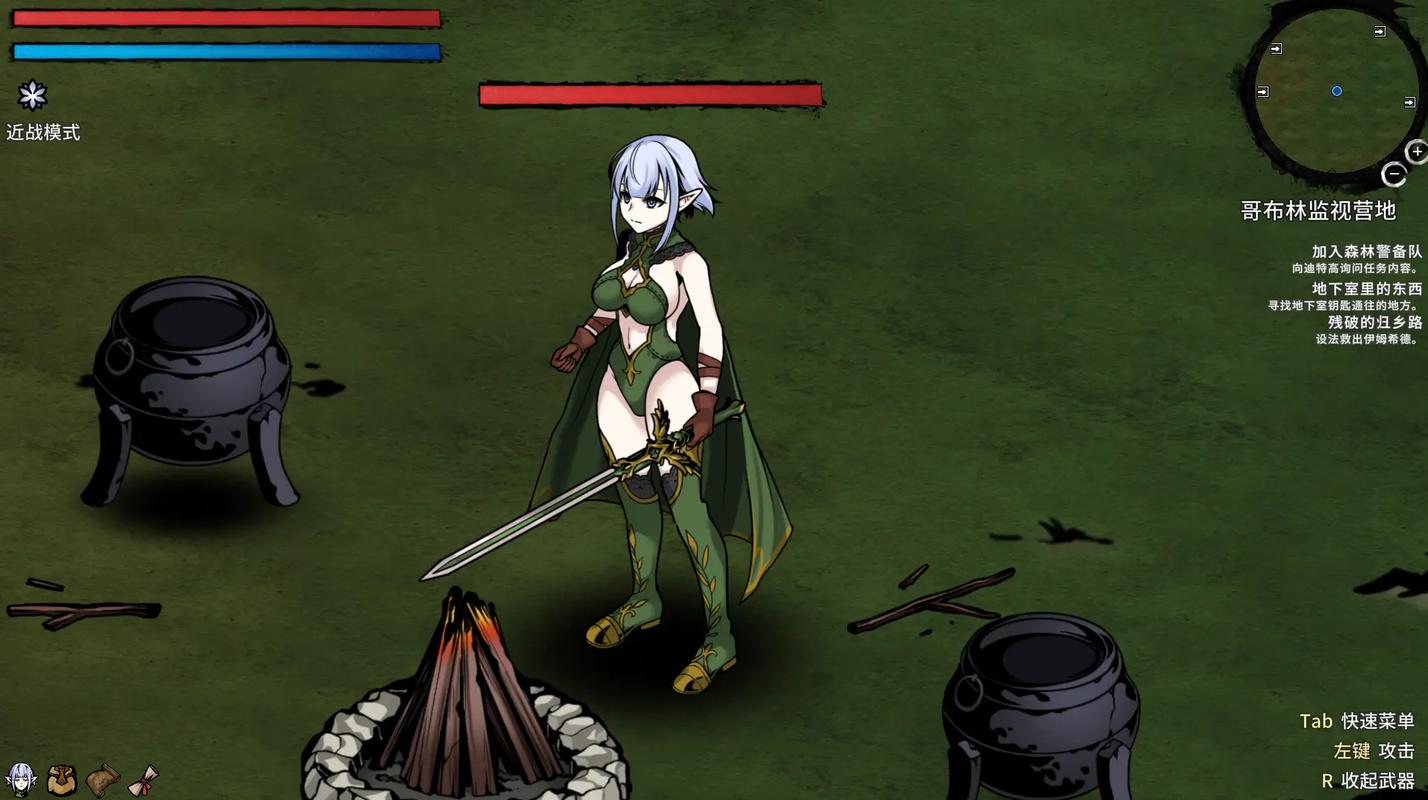Select the 加入森林警备队 quest entry
Viewport: 1428px width, 800px height.
tap(1366, 252)
